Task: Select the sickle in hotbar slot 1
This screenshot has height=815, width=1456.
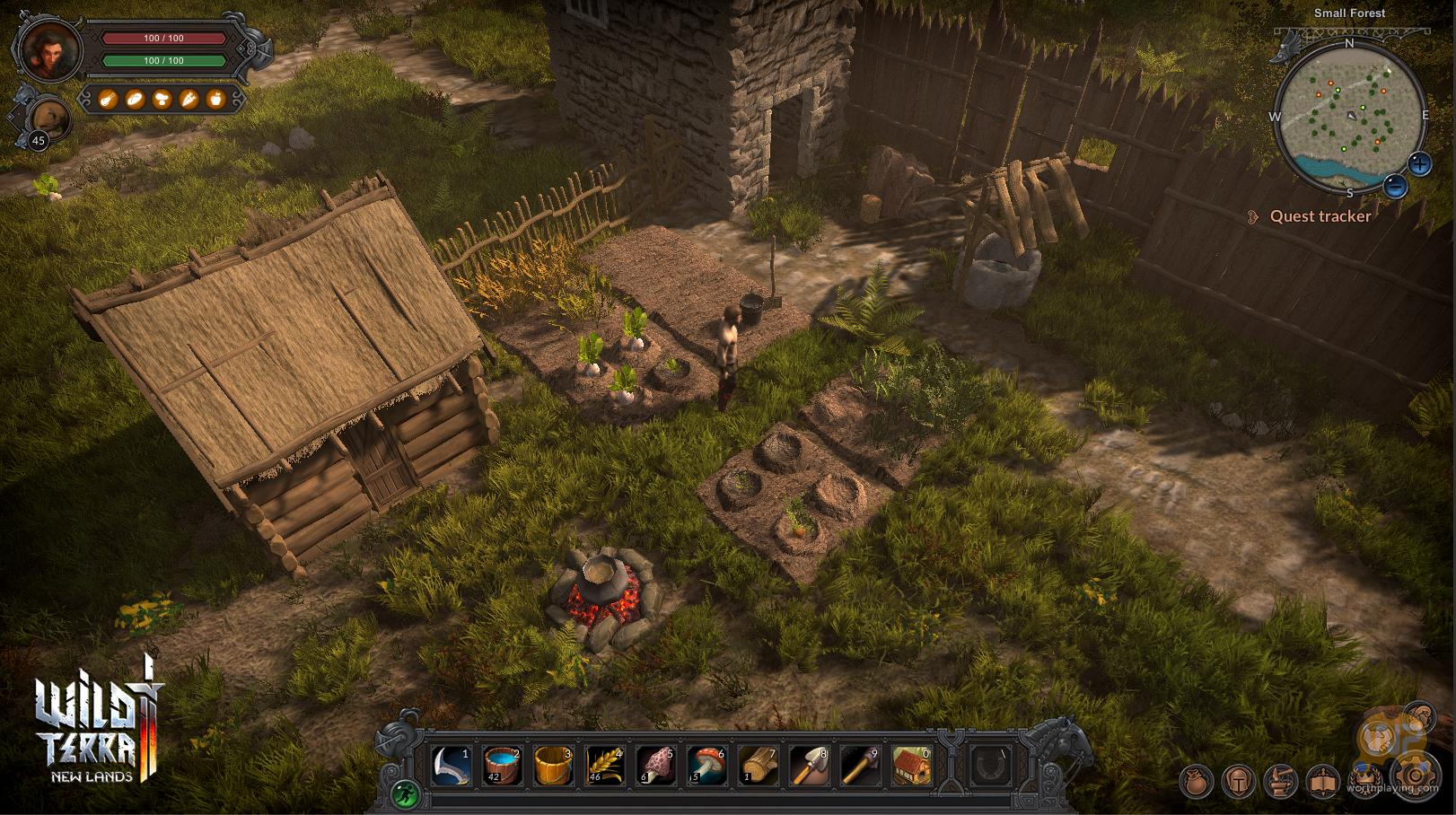Action: (452, 767)
